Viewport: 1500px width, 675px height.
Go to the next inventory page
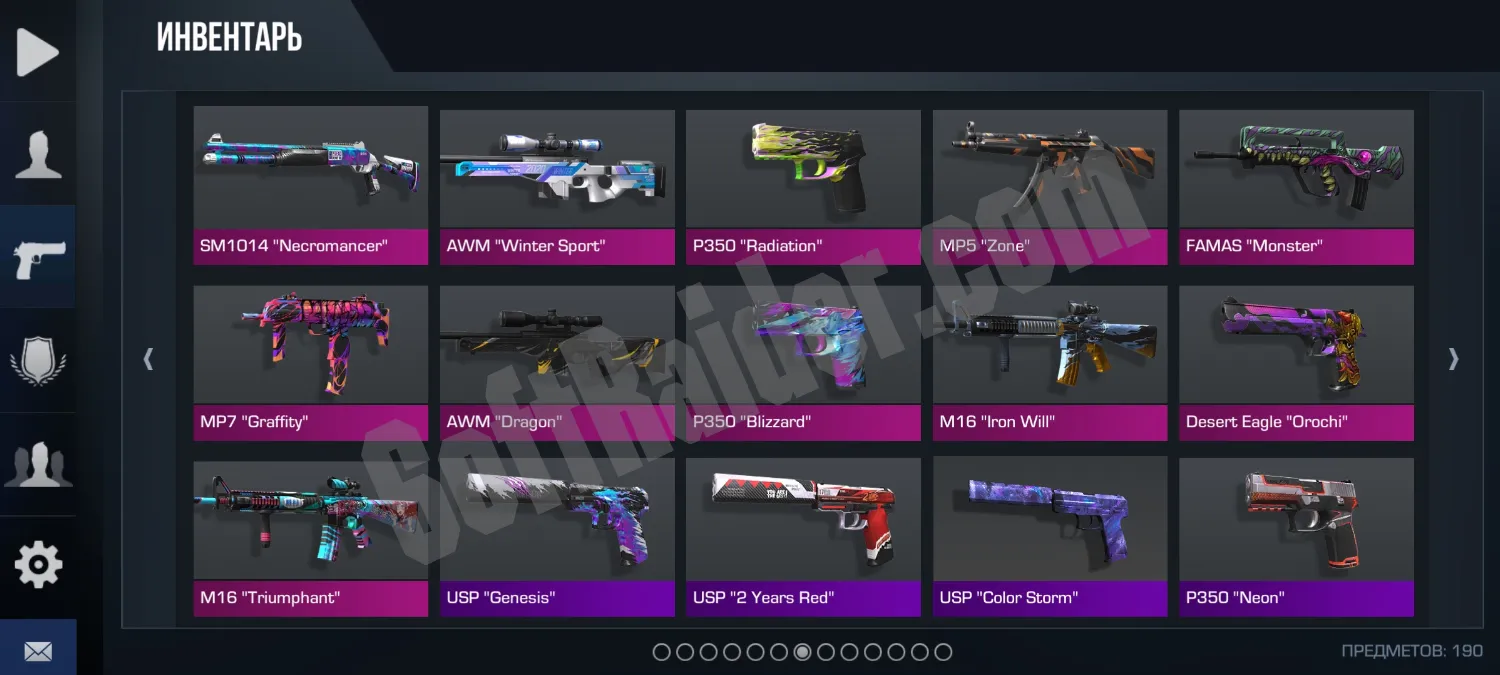pos(1454,359)
